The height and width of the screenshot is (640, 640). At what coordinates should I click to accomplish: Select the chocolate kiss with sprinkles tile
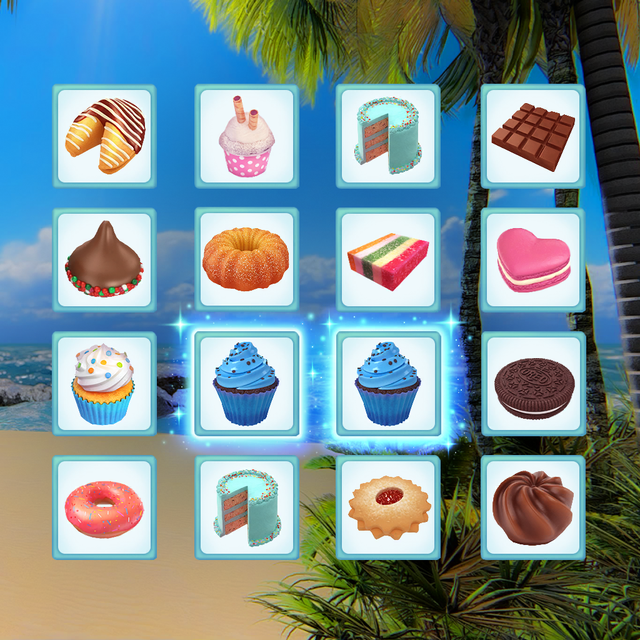[x=104, y=260]
